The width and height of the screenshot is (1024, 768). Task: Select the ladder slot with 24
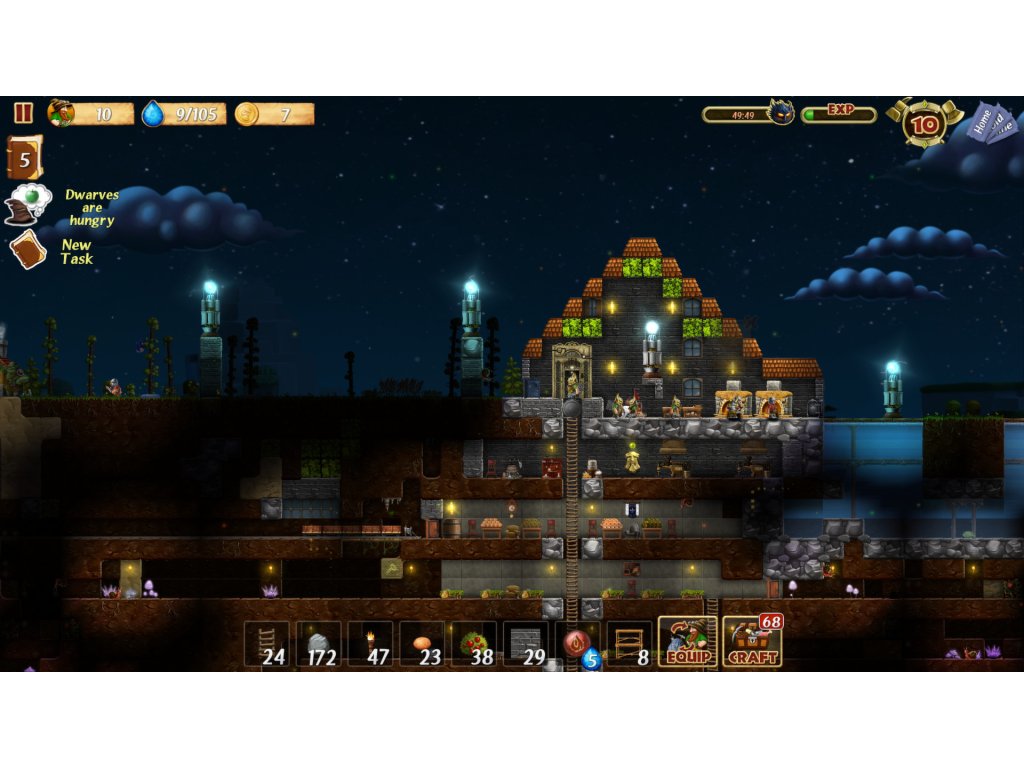[x=267, y=644]
